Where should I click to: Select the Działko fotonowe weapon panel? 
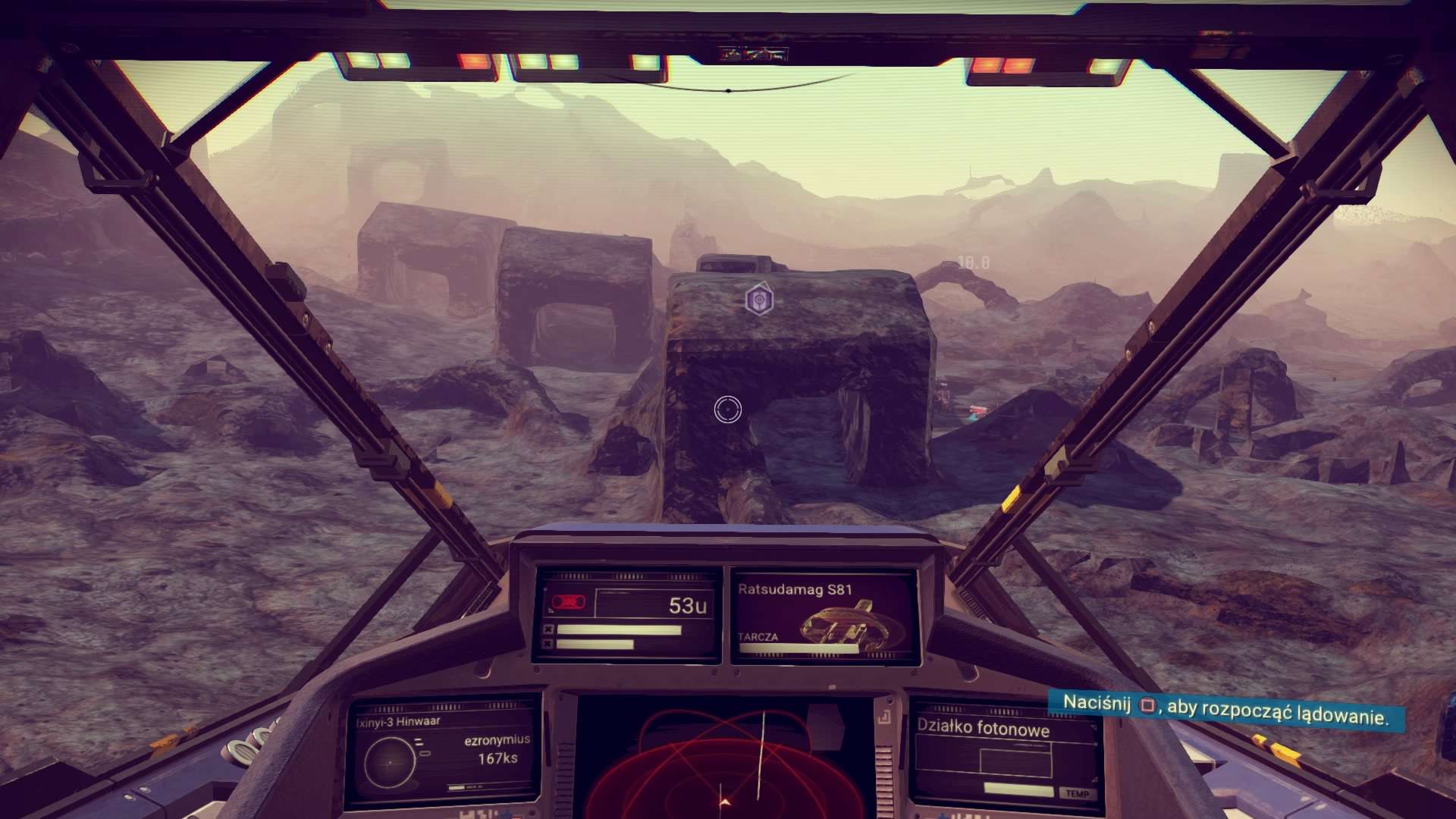[1005, 753]
